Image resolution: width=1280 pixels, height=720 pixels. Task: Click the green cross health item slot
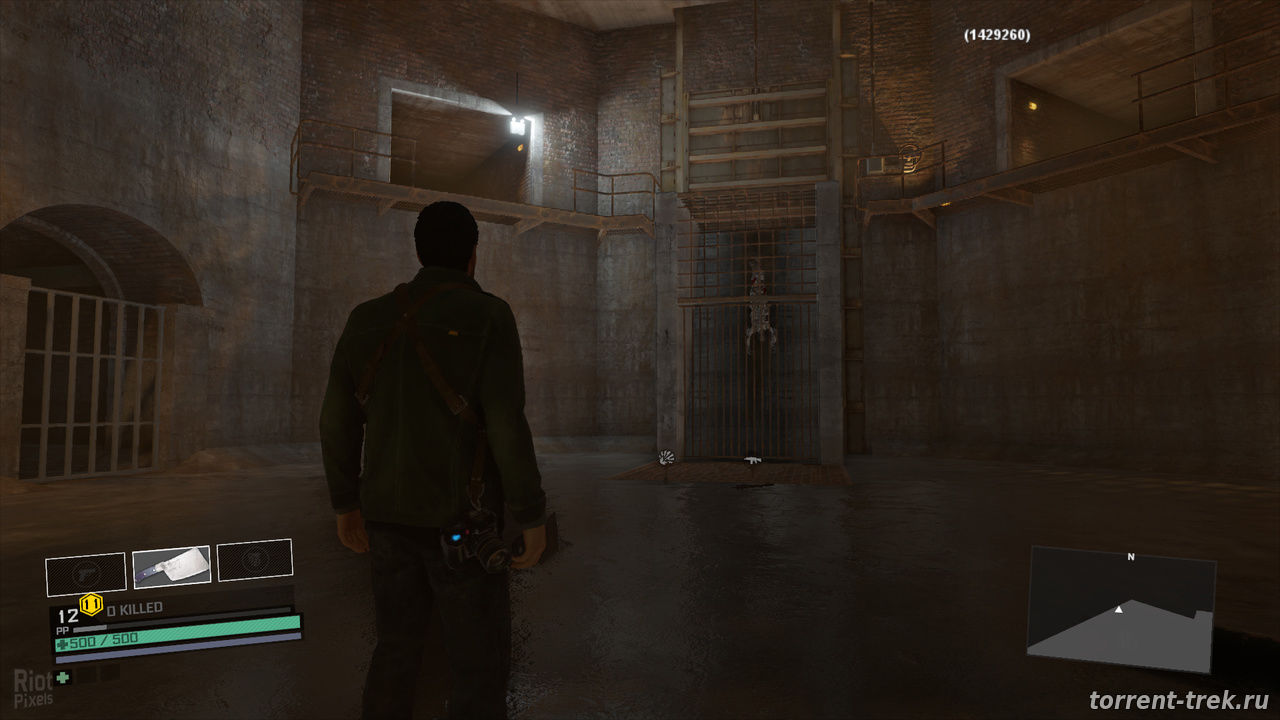point(63,677)
